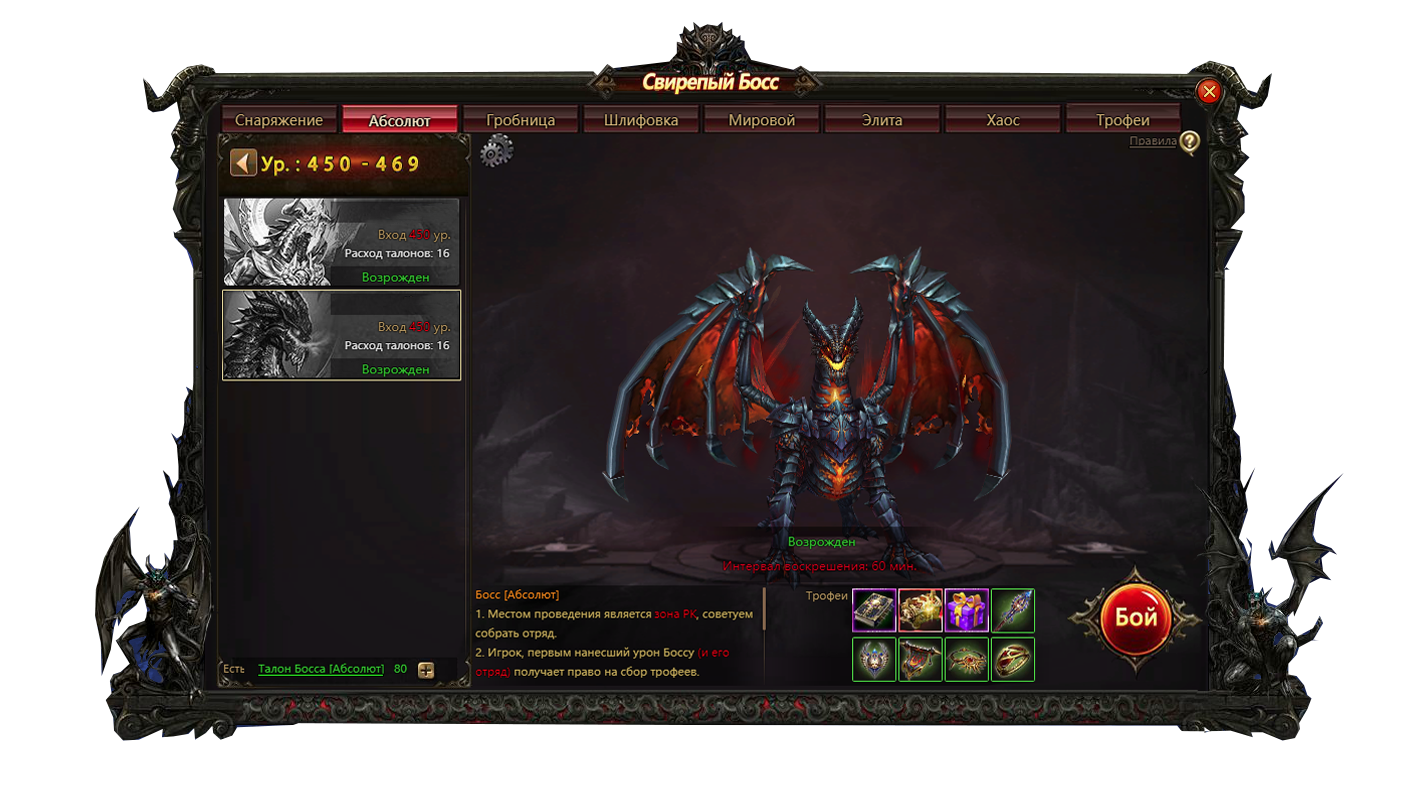
Task: Inspect the ornate book trophy
Action: tap(874, 610)
